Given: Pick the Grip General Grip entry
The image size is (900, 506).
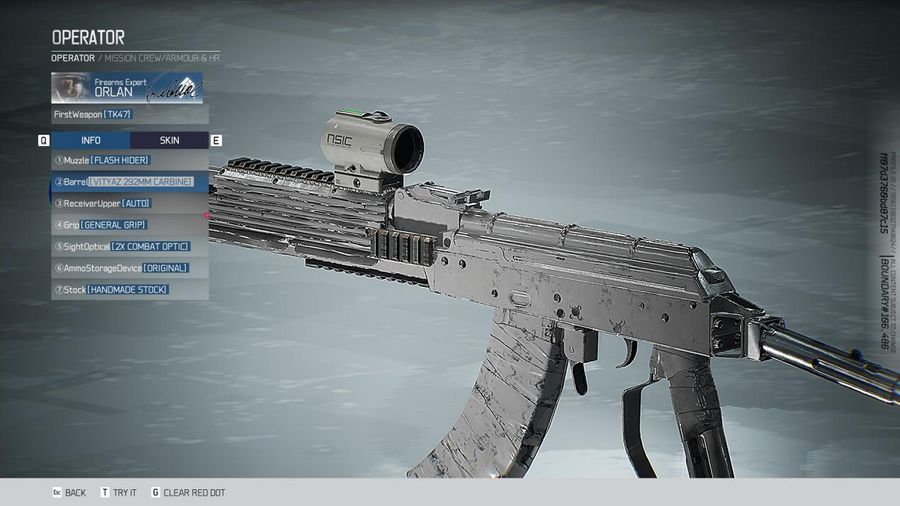Looking at the screenshot, I should 130,225.
